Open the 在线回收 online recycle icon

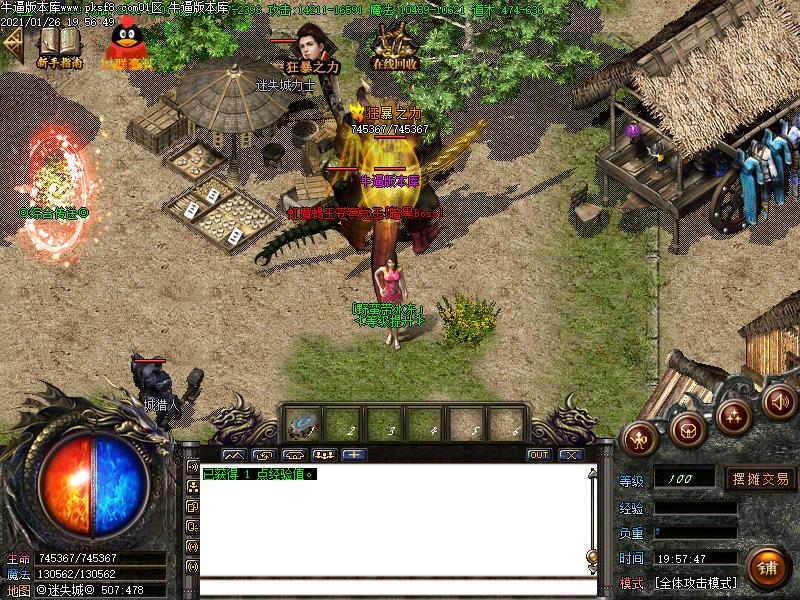click(x=394, y=45)
